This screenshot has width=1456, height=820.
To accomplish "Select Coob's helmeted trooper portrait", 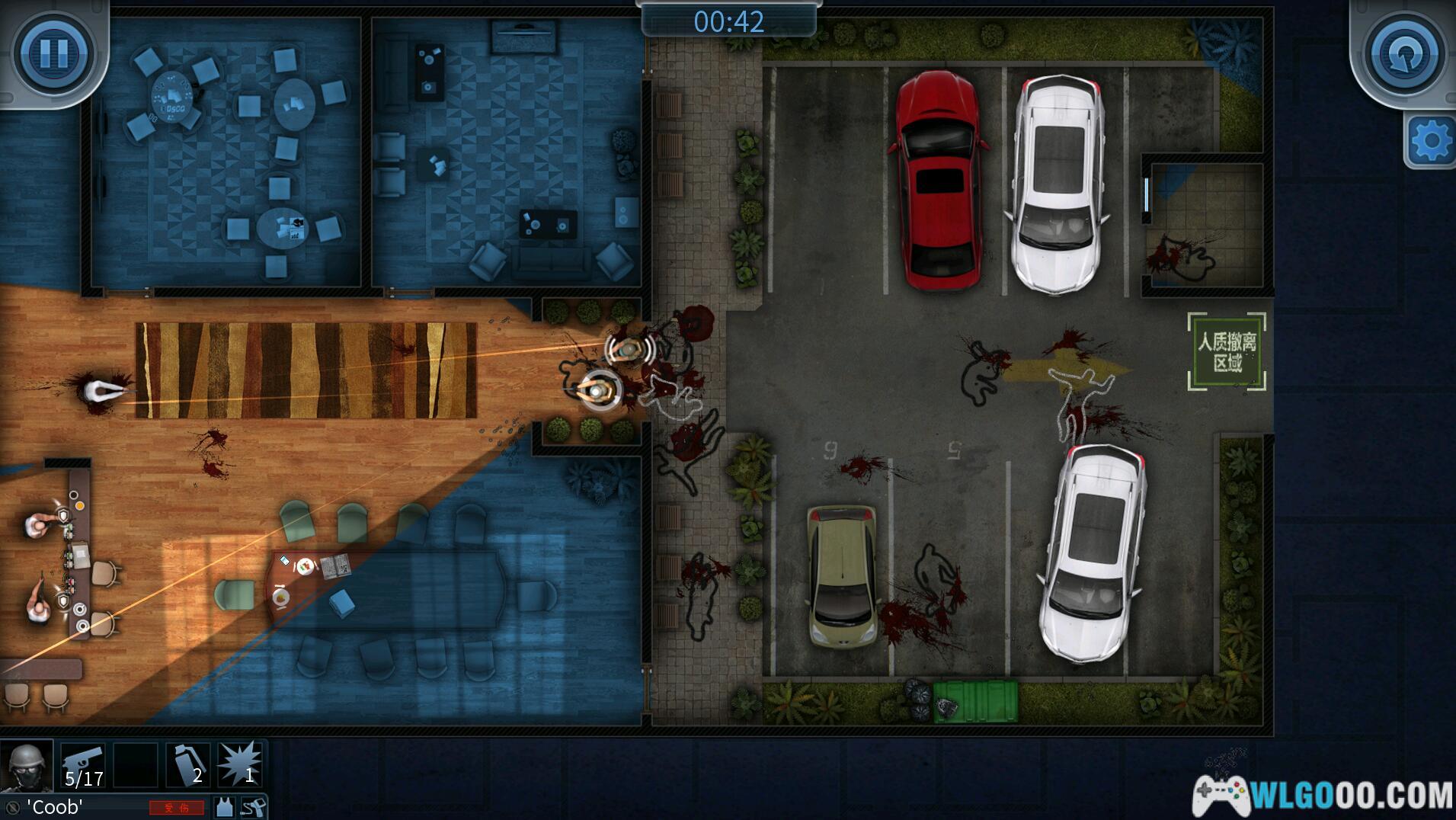I will coord(27,766).
